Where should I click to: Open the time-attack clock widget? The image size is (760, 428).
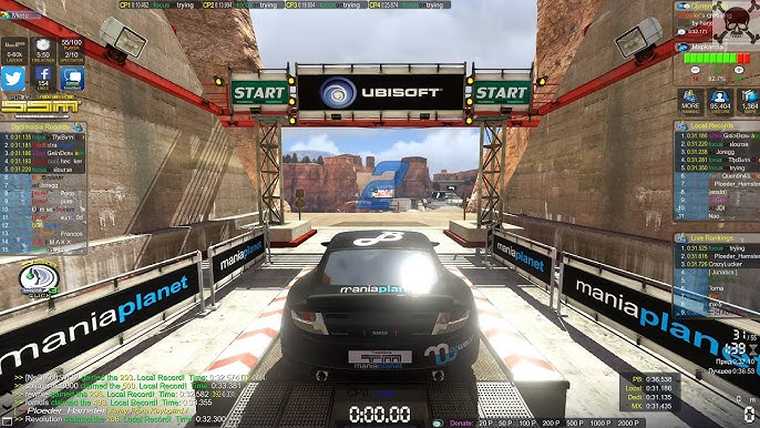pos(43,49)
